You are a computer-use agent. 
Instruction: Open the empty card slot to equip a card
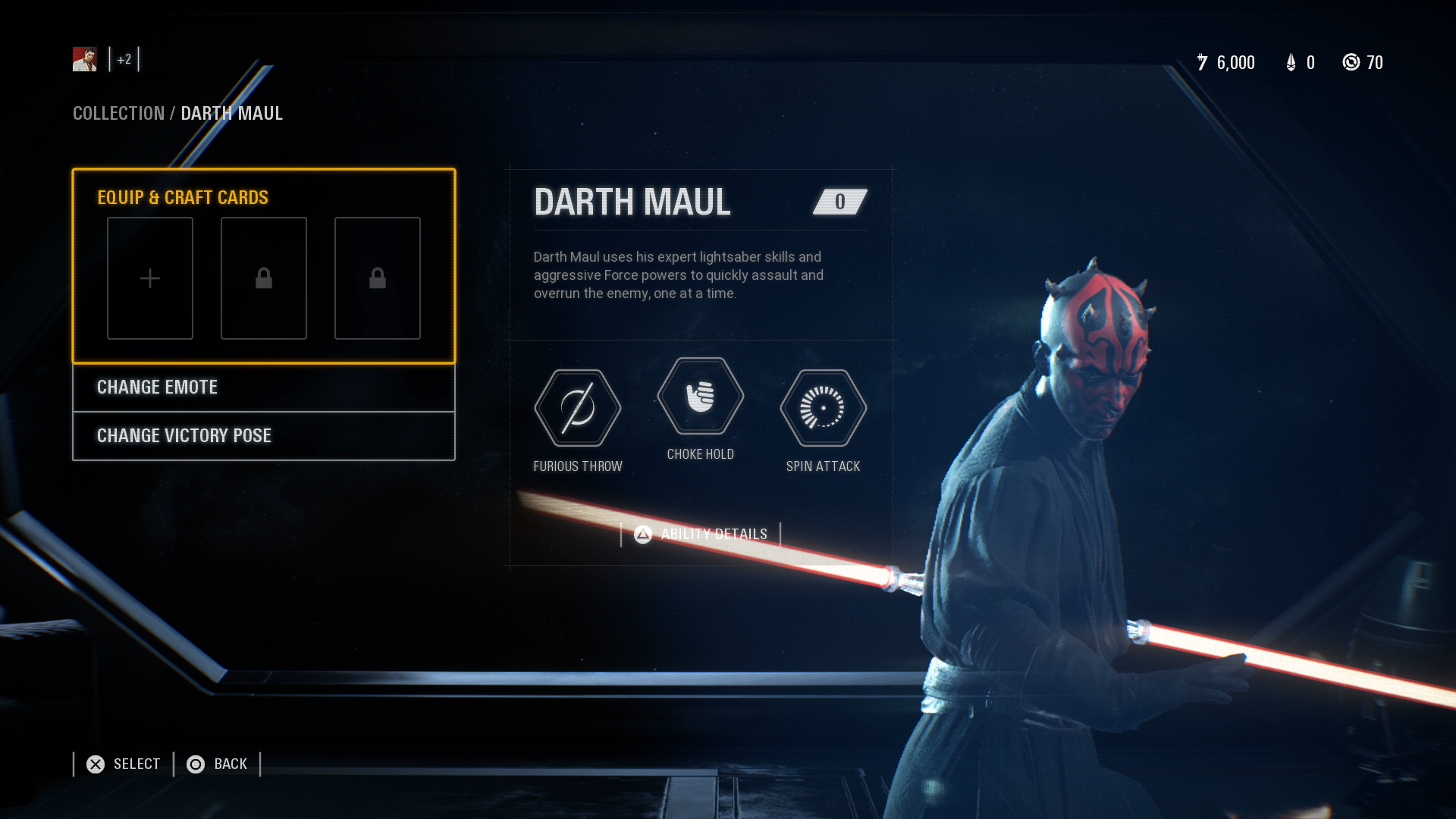click(149, 278)
